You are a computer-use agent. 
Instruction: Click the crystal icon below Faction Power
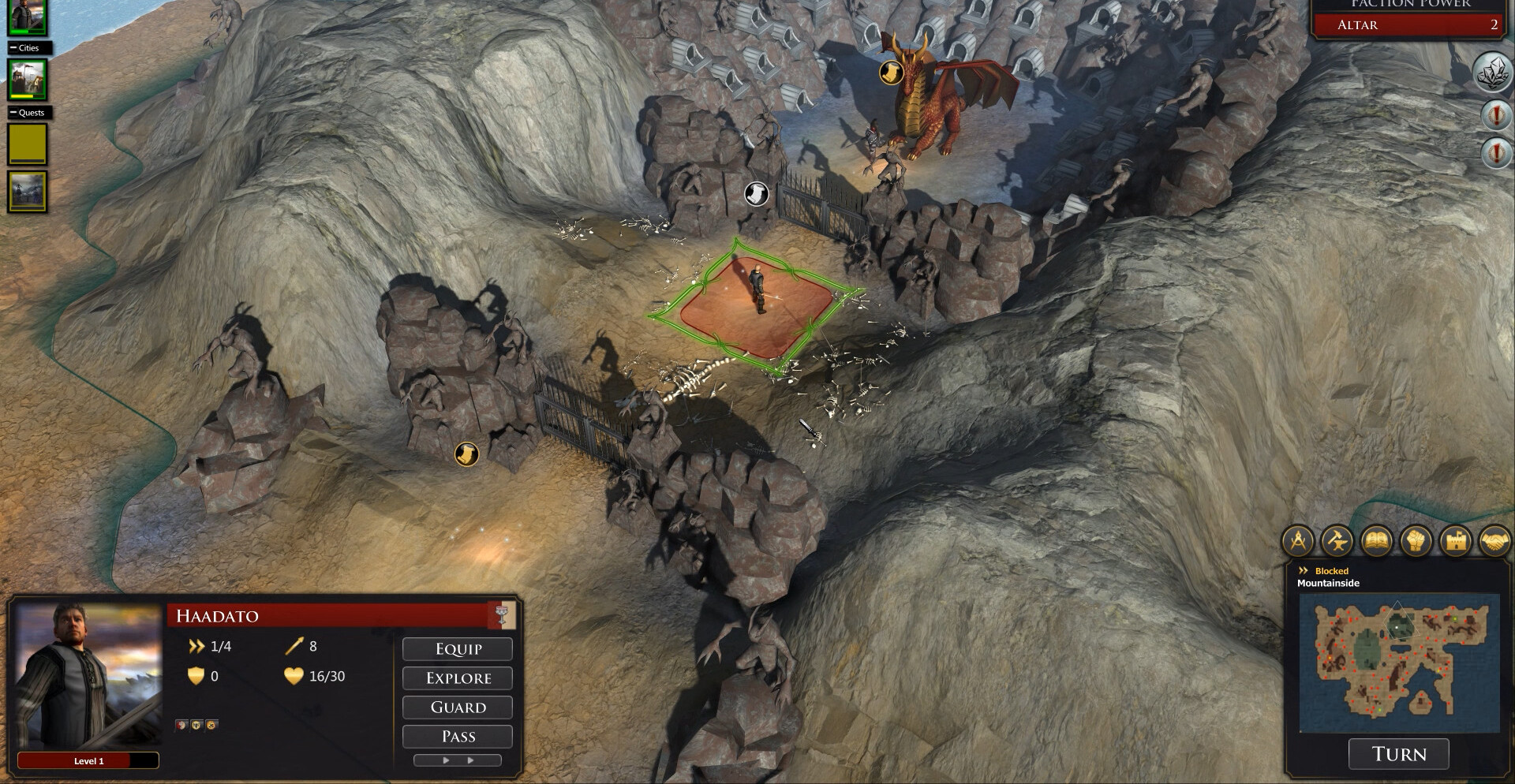[x=1493, y=73]
